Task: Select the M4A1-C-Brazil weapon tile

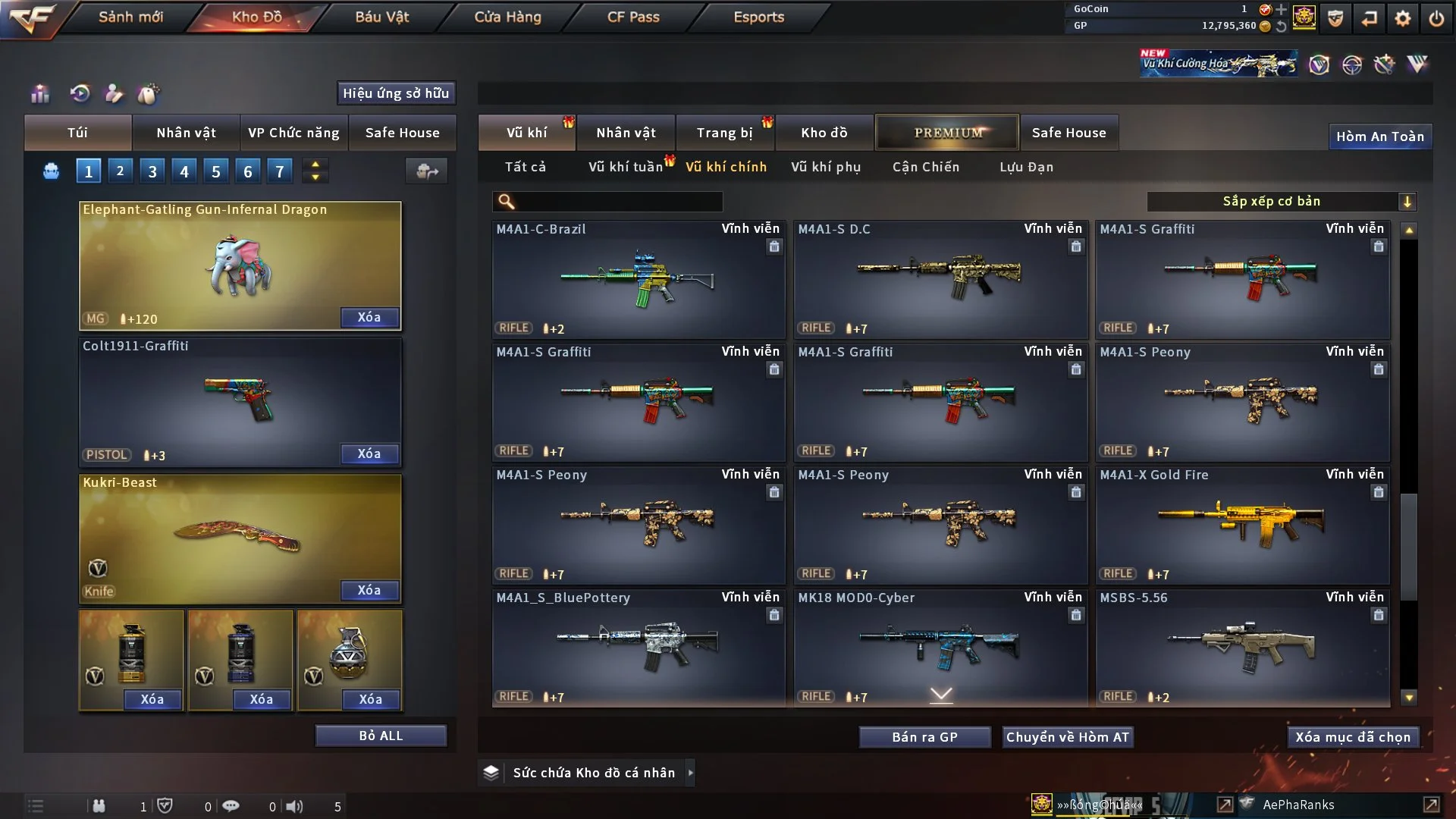Action: pyautogui.click(x=639, y=279)
